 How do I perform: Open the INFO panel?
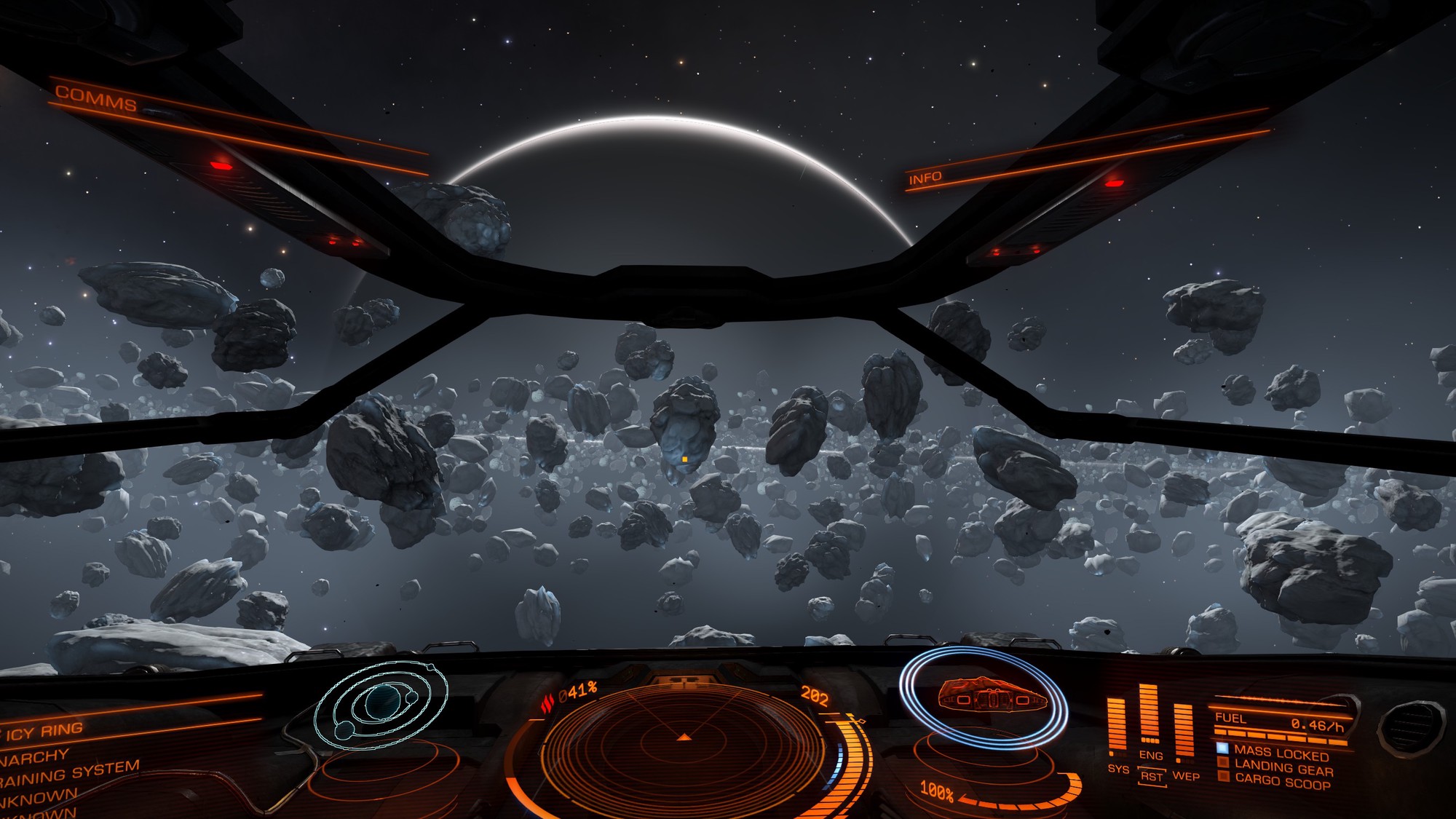click(x=925, y=178)
